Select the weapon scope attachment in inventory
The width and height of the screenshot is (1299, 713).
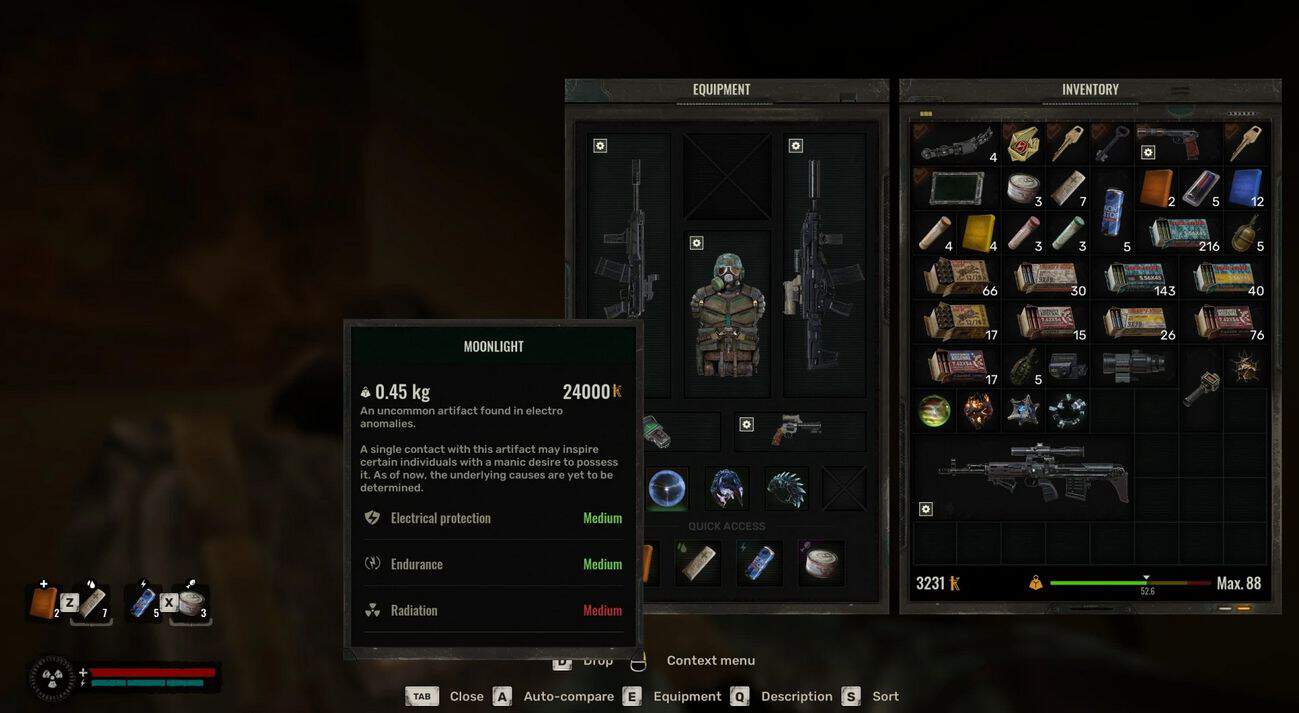click(x=1134, y=366)
